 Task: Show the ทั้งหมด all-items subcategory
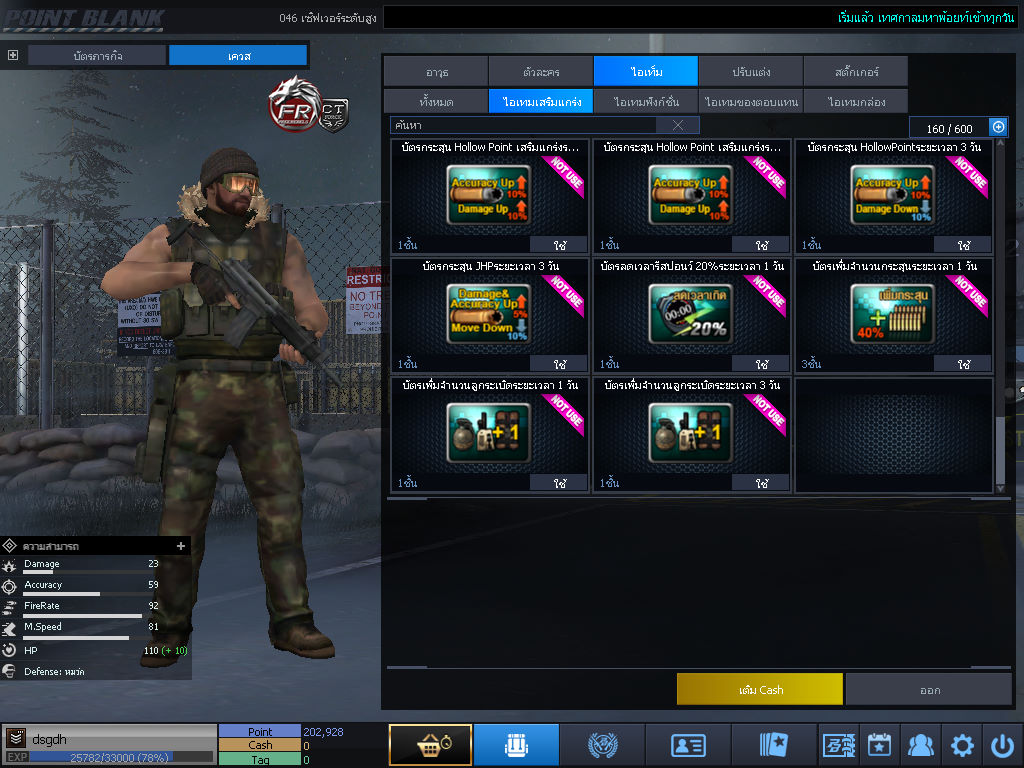coord(435,101)
